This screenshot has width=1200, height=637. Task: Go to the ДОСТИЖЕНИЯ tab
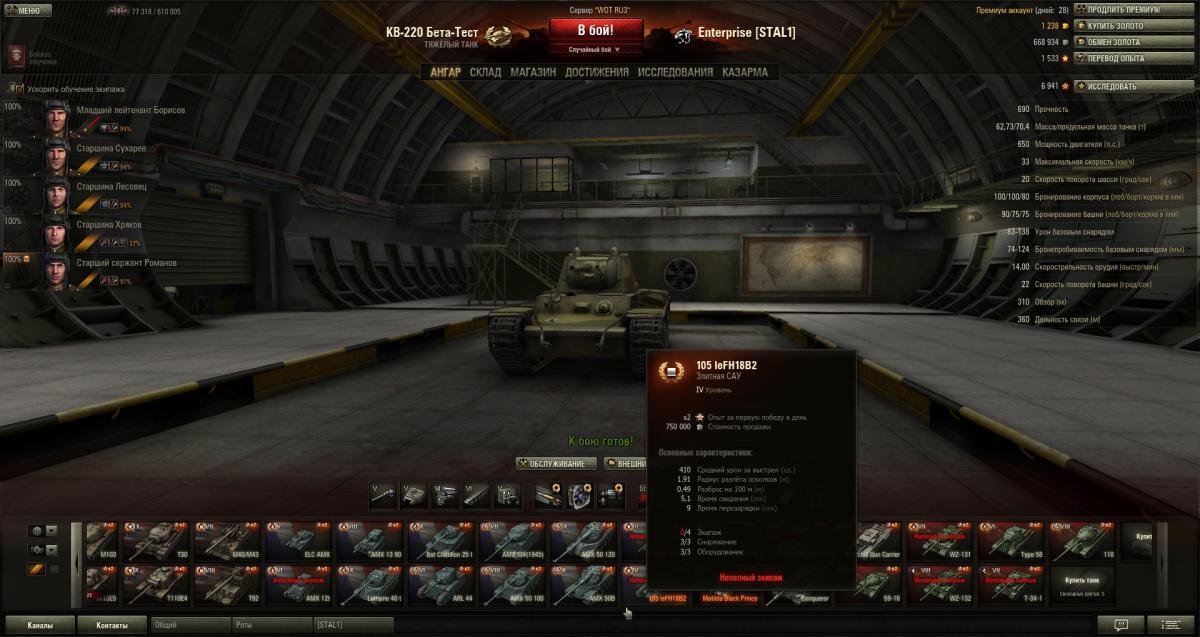click(596, 72)
